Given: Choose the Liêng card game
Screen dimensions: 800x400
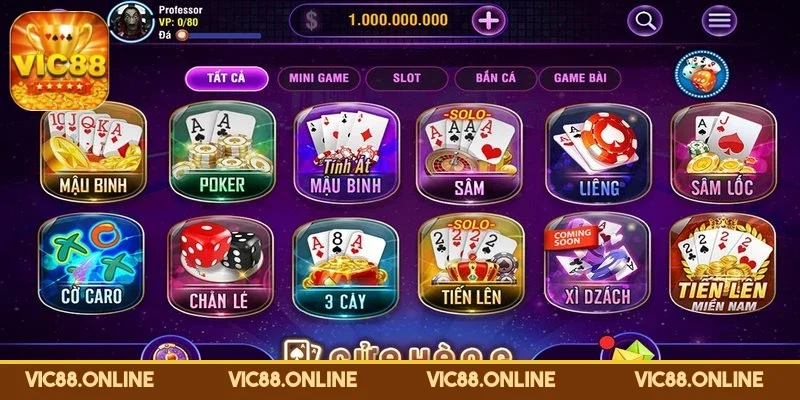Looking at the screenshot, I should (594, 151).
